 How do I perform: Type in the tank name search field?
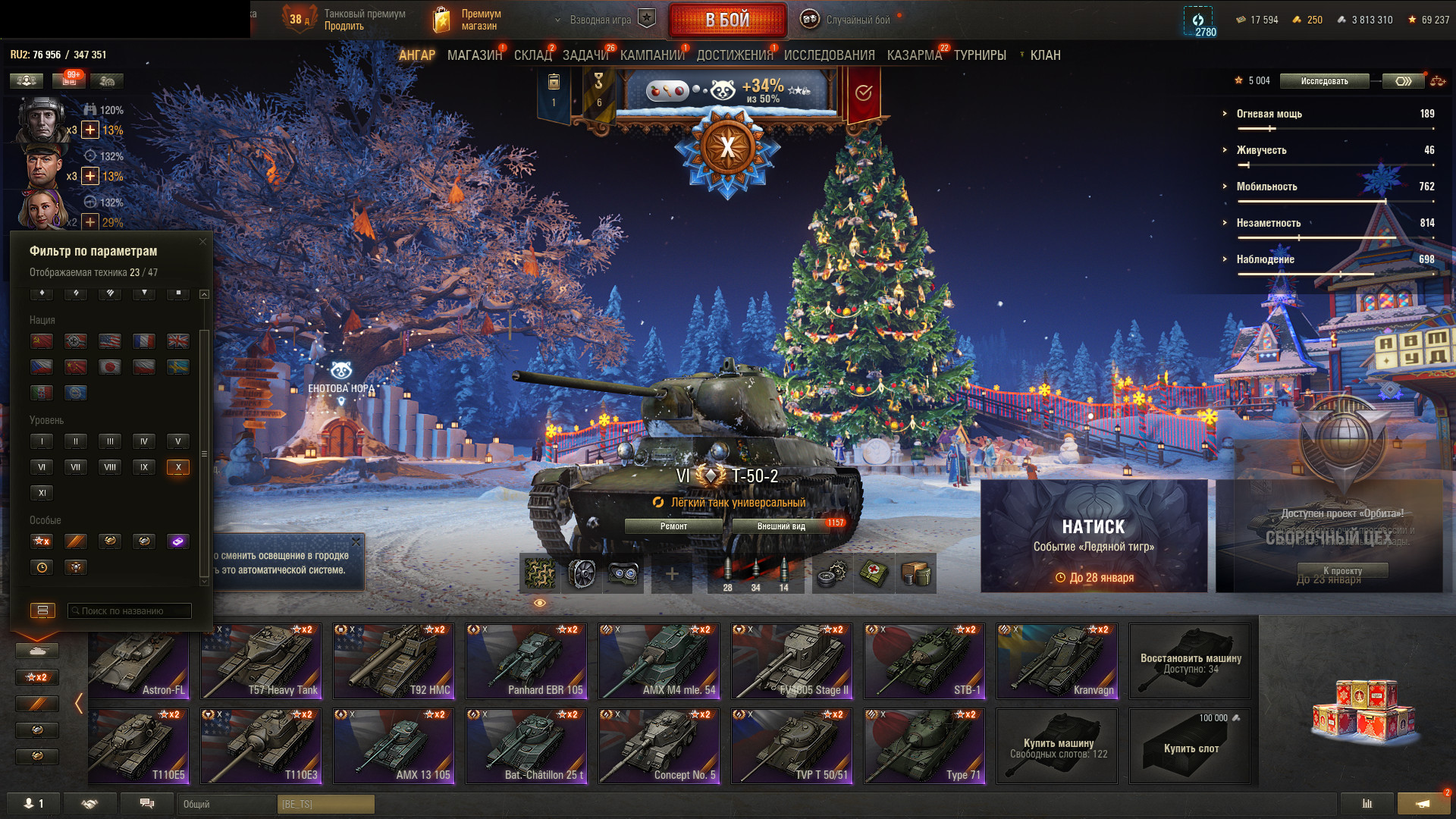pyautogui.click(x=130, y=611)
